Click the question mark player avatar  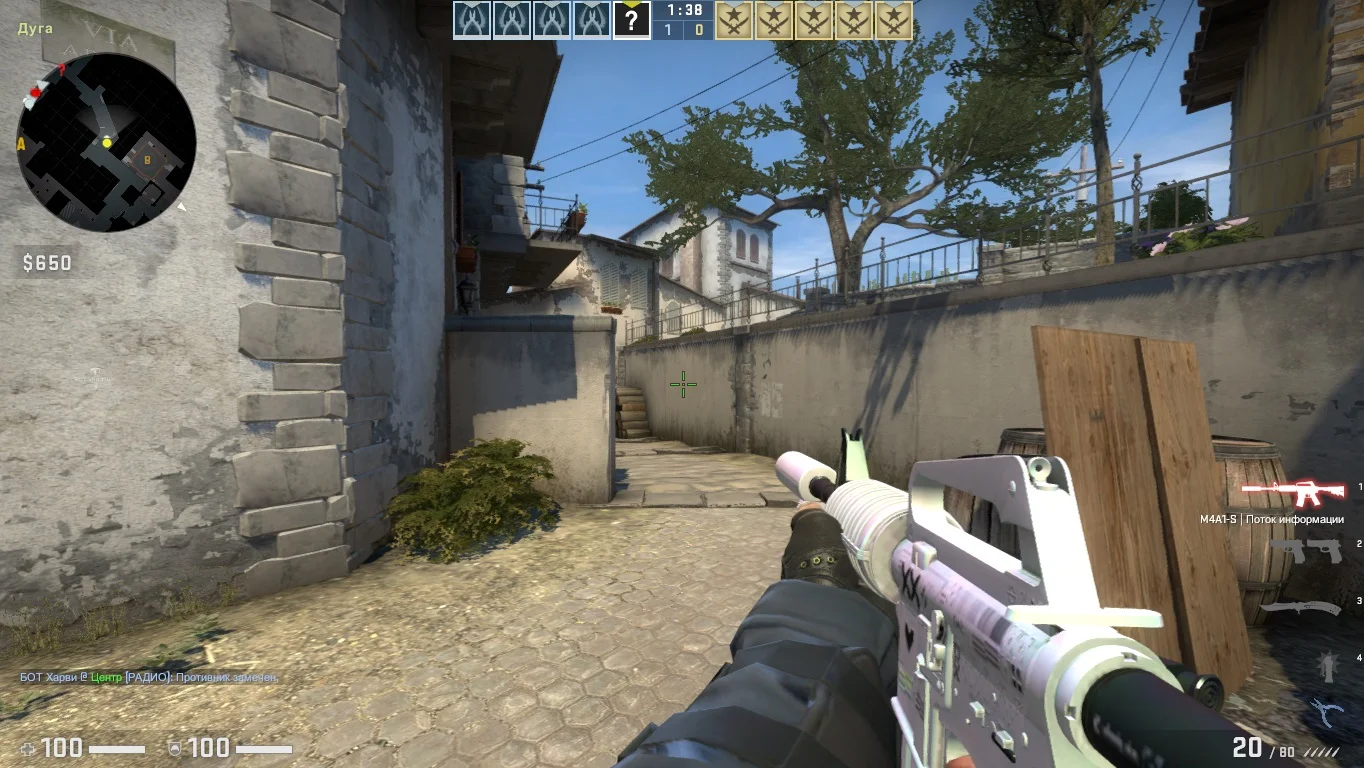click(631, 20)
